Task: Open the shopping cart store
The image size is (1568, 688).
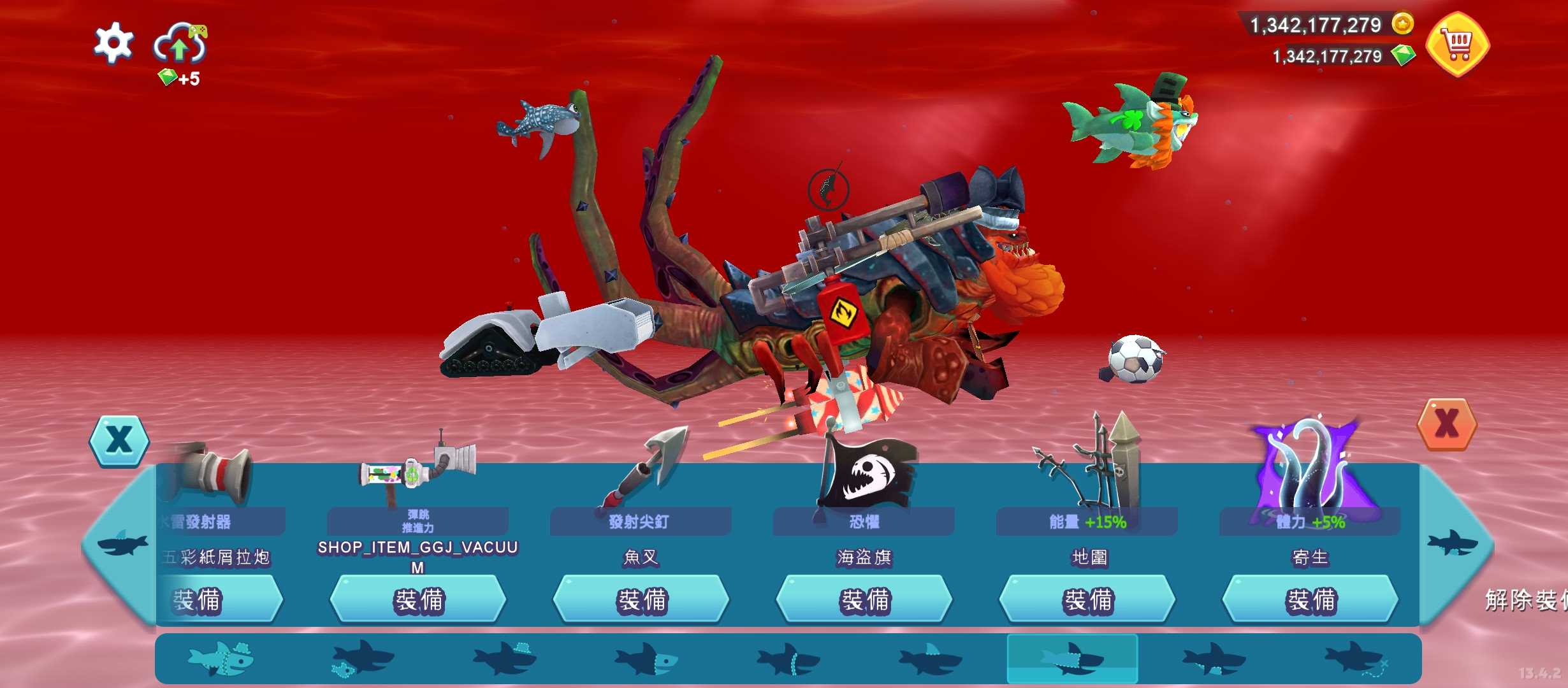Action: point(1457,44)
